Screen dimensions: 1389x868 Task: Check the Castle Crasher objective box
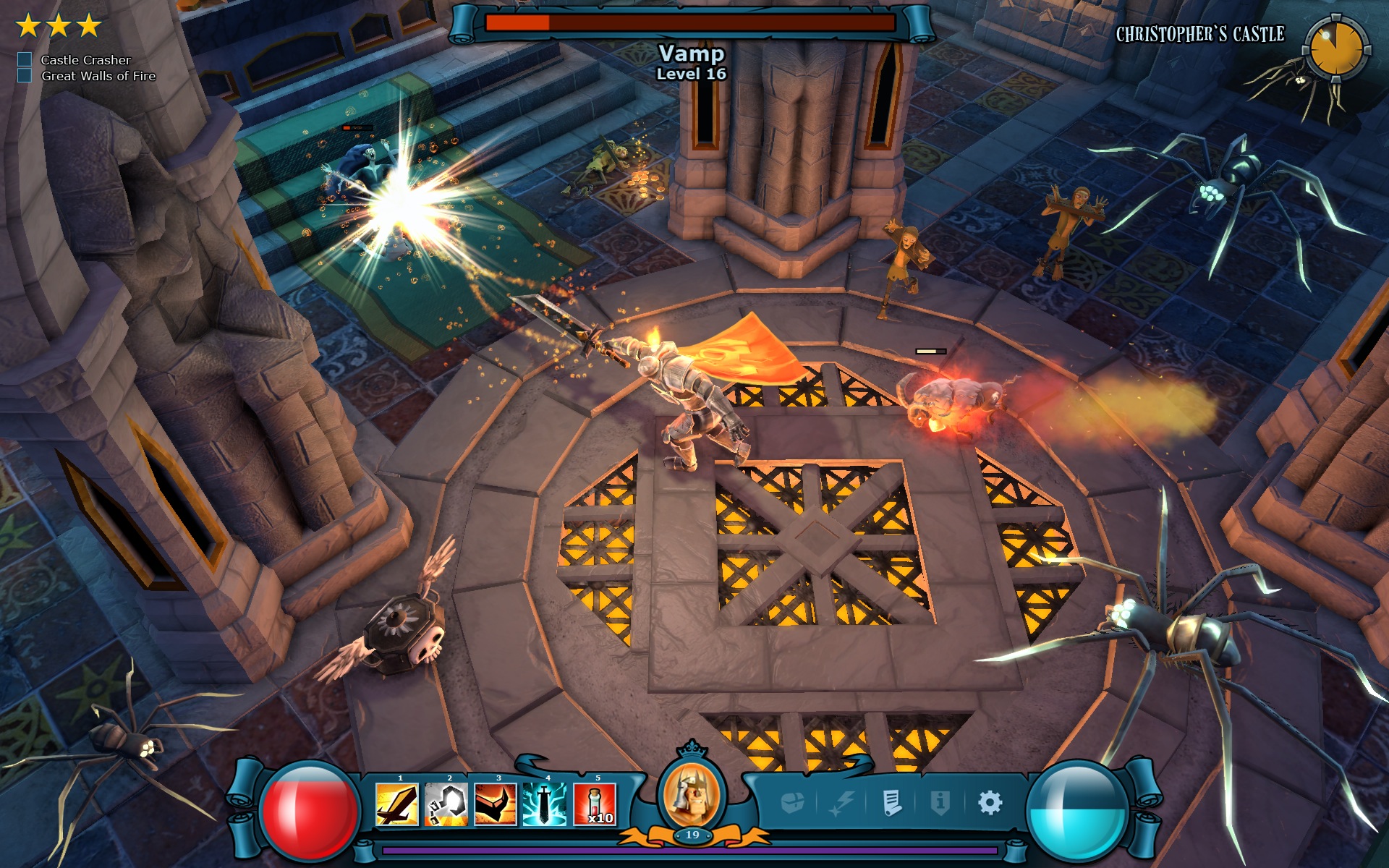(24, 61)
